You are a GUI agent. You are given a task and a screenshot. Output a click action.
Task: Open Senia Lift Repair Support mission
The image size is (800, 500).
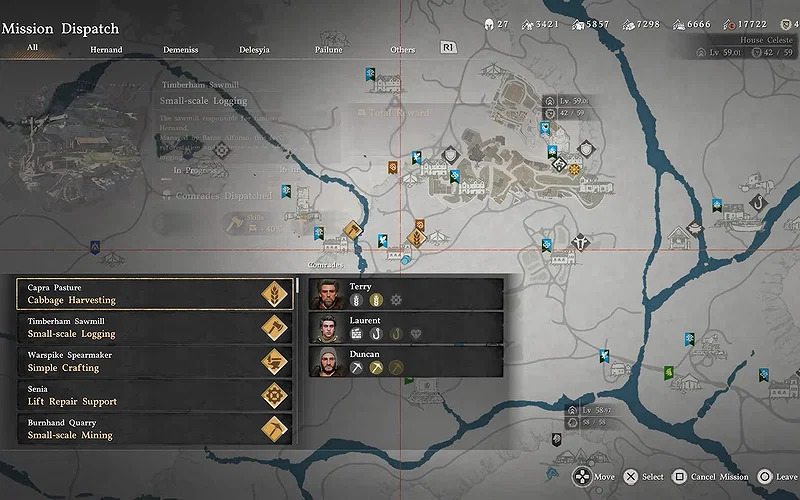pyautogui.click(x=155, y=395)
